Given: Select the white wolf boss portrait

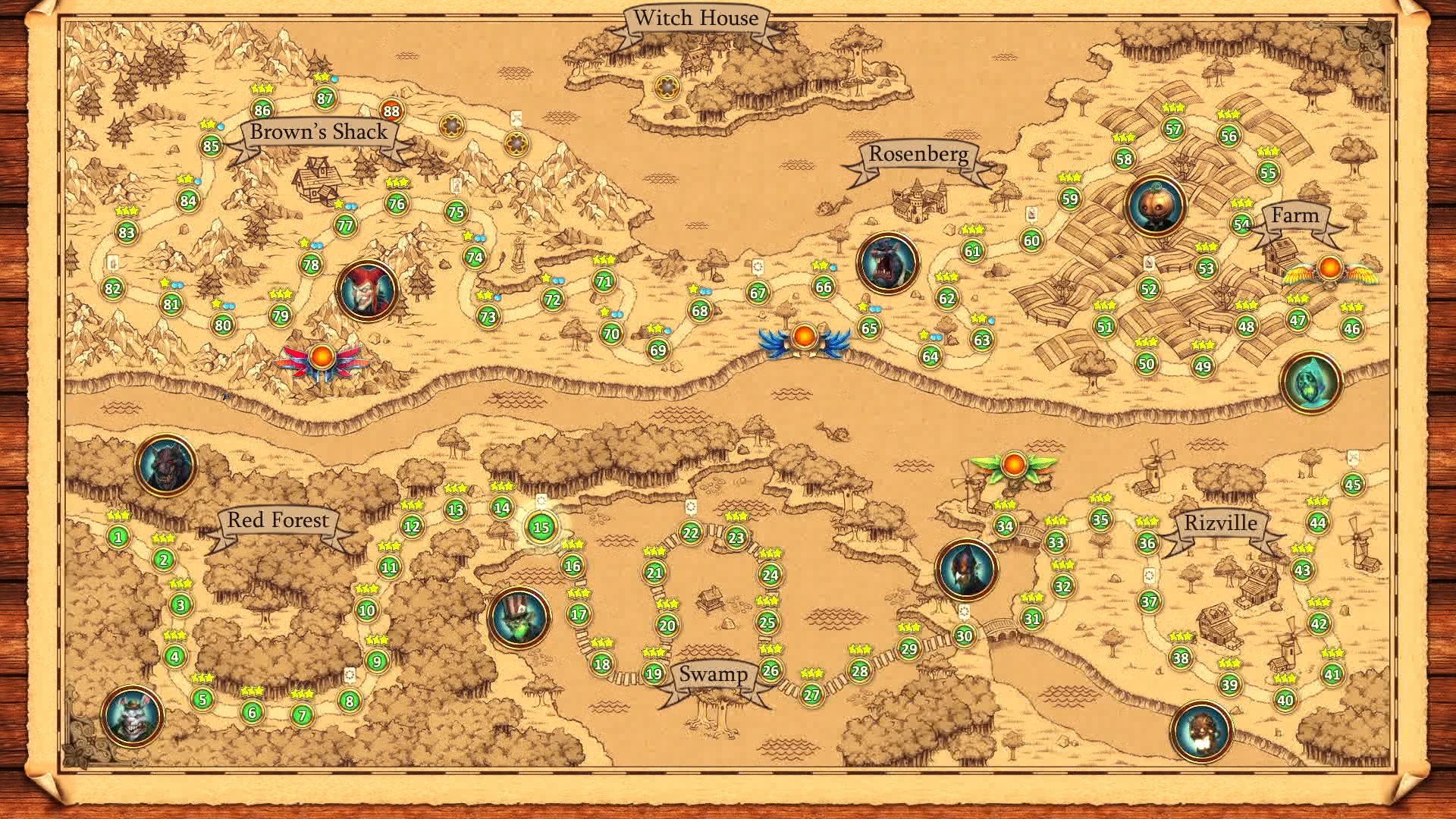Looking at the screenshot, I should pyautogui.click(x=133, y=716).
